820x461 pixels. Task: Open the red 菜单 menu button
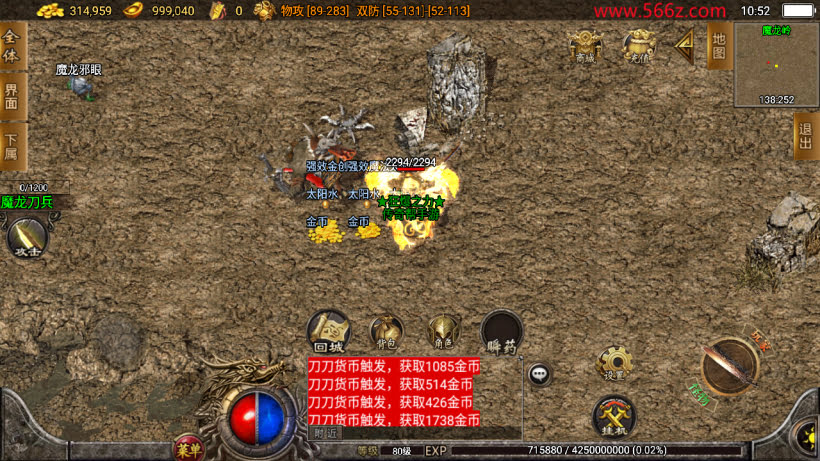[x=188, y=447]
